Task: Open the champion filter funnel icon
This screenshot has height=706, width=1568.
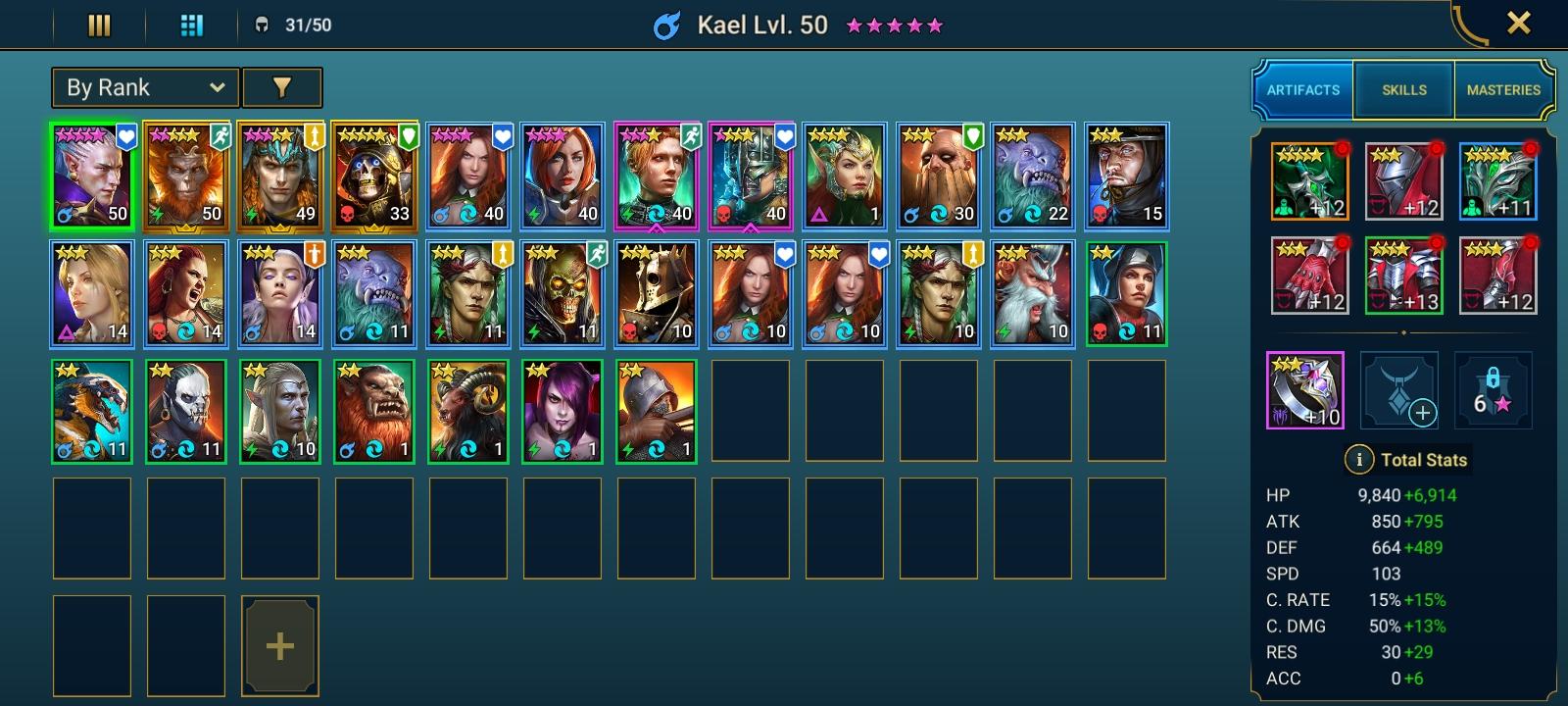Action: pos(281,87)
